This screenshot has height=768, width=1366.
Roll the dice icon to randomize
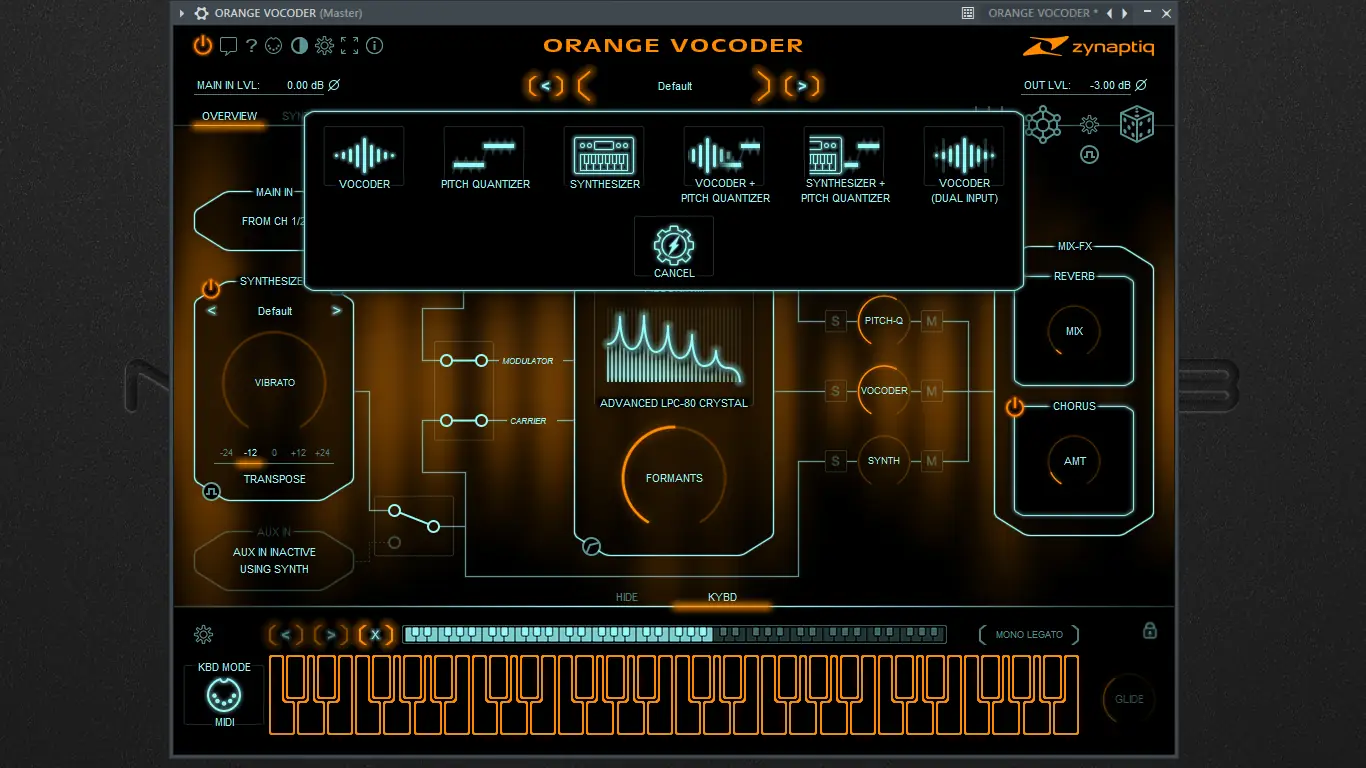pyautogui.click(x=1136, y=124)
